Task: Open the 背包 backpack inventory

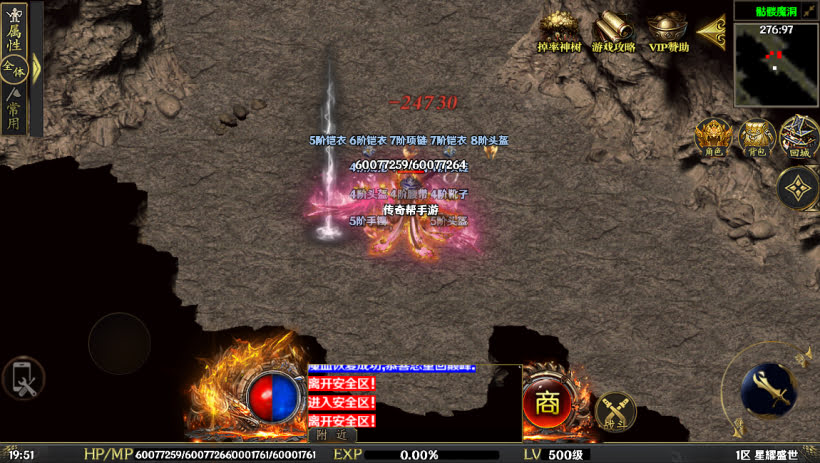Action: tap(756, 137)
